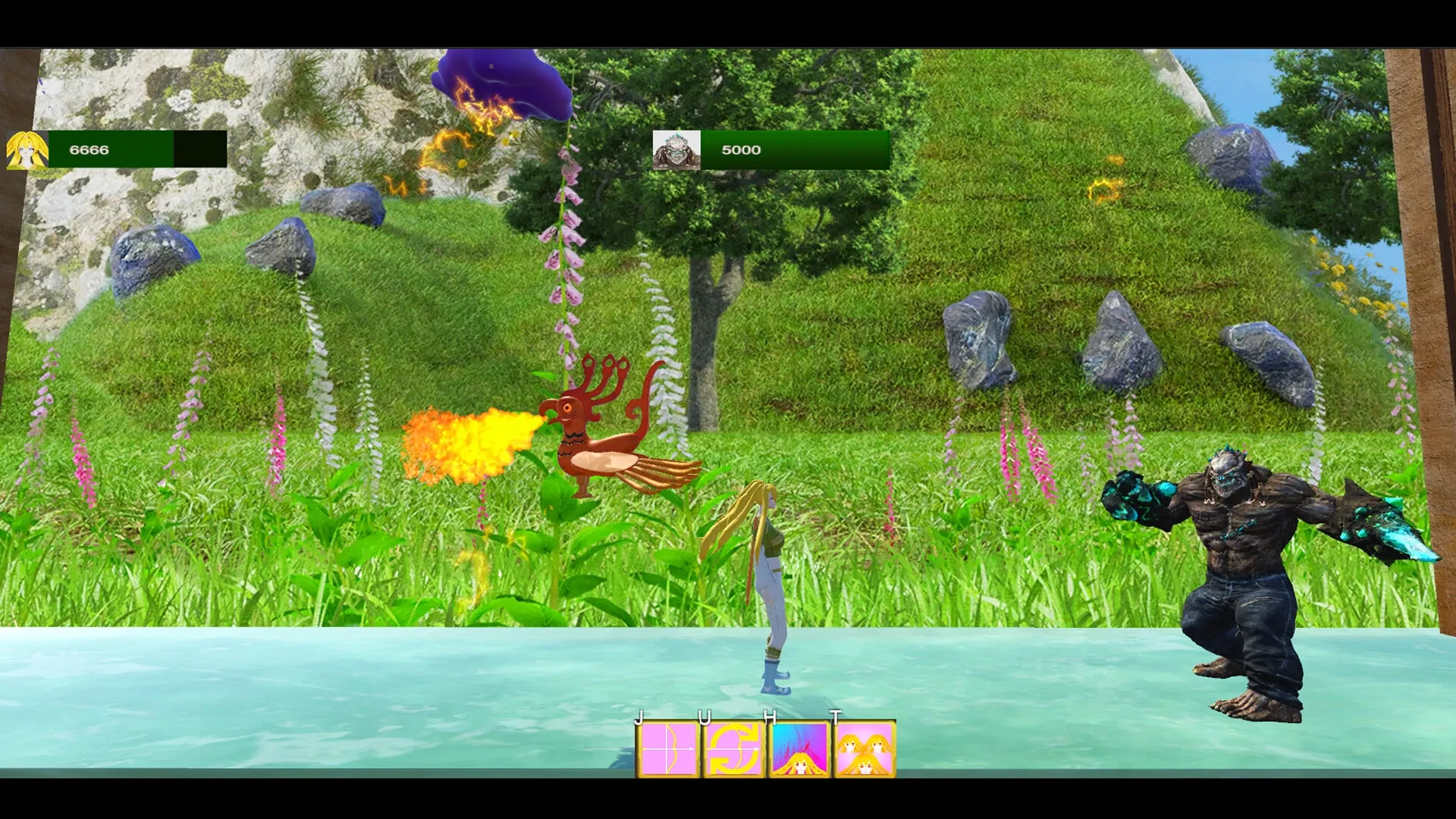Click the 6666 health value text
Viewport: 1456px width, 819px height.
(89, 149)
